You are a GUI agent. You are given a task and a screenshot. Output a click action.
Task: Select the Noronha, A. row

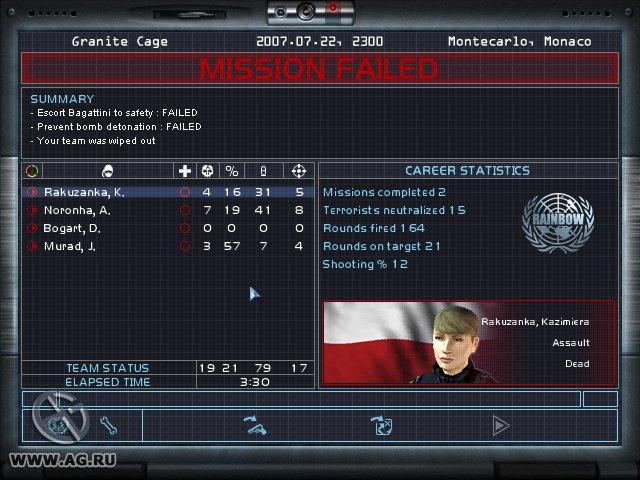76,210
